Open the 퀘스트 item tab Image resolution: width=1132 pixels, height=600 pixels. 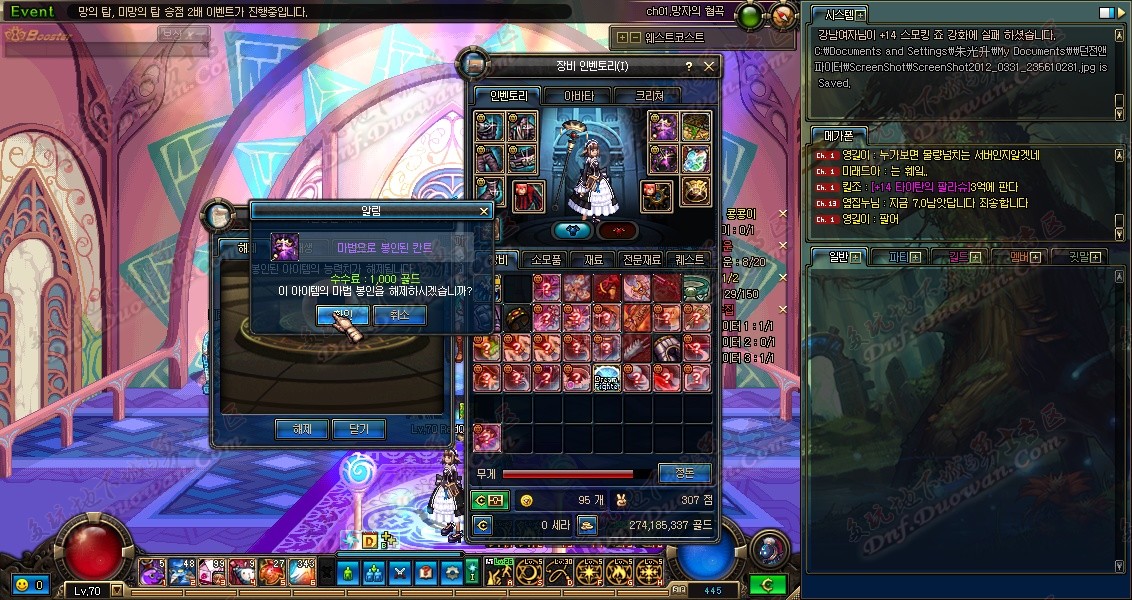pyautogui.click(x=690, y=259)
